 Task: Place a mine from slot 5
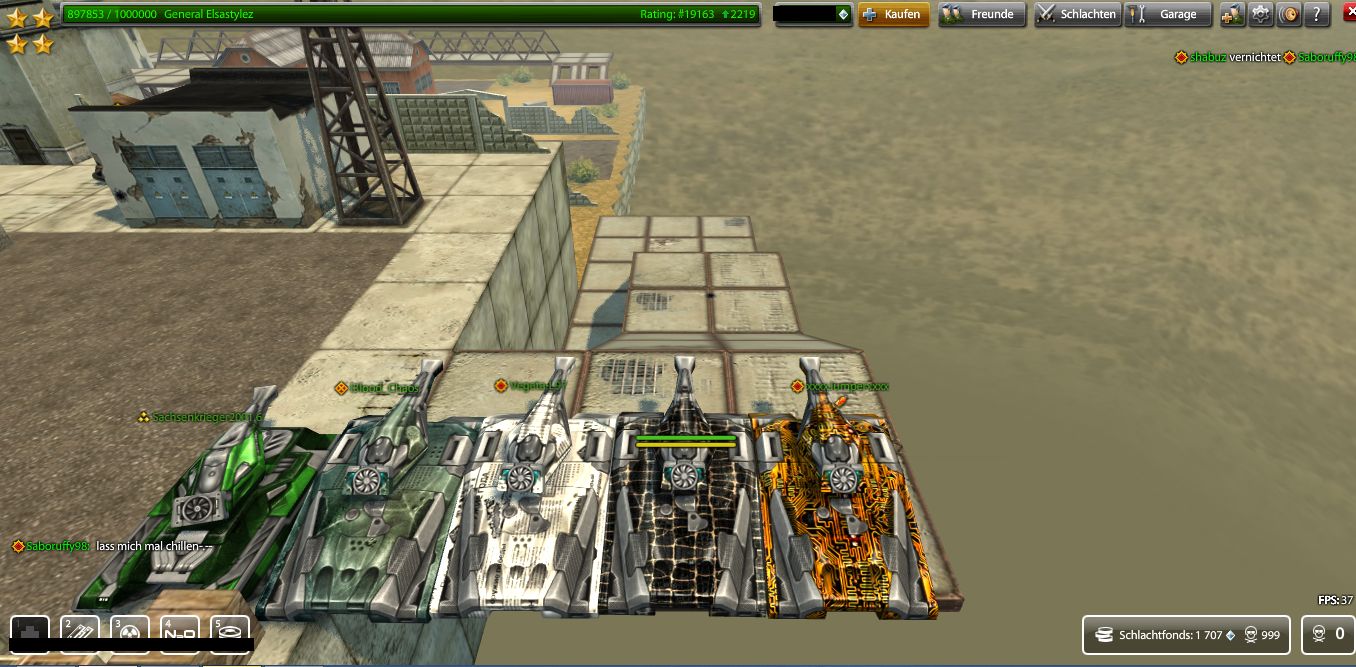point(230,631)
